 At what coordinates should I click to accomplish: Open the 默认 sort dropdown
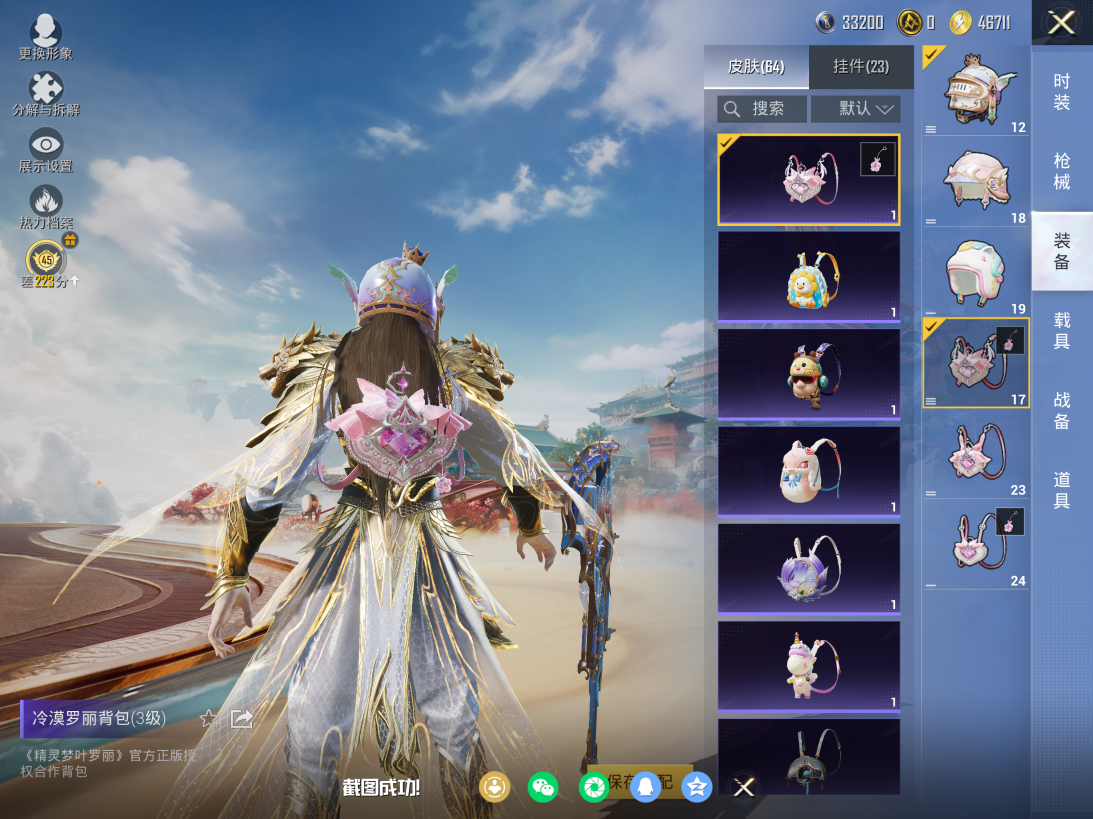click(855, 109)
